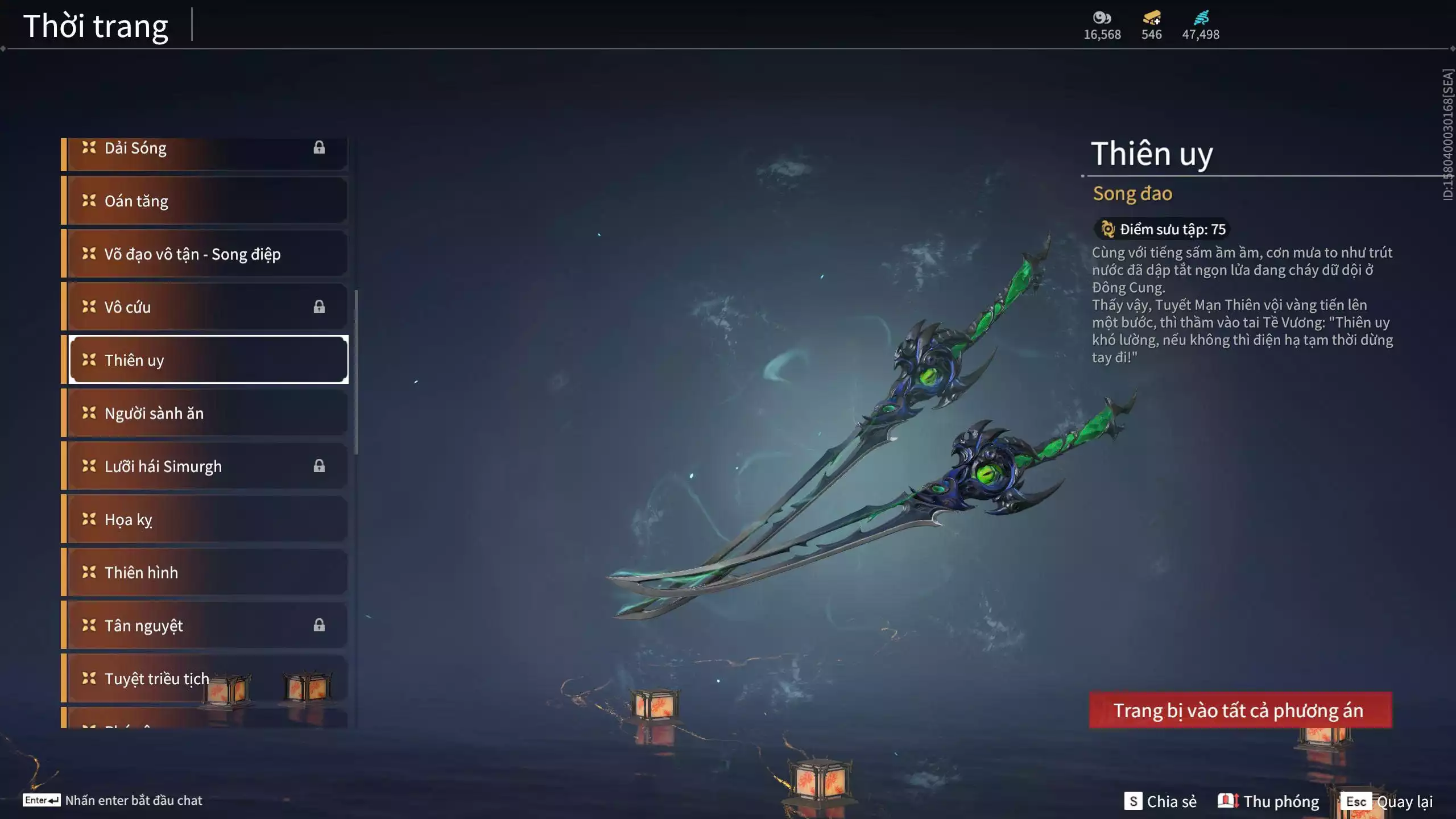This screenshot has width=1456, height=819.
Task: Click the lock icon on Lưỡi hái Simurgh
Action: pos(320,466)
